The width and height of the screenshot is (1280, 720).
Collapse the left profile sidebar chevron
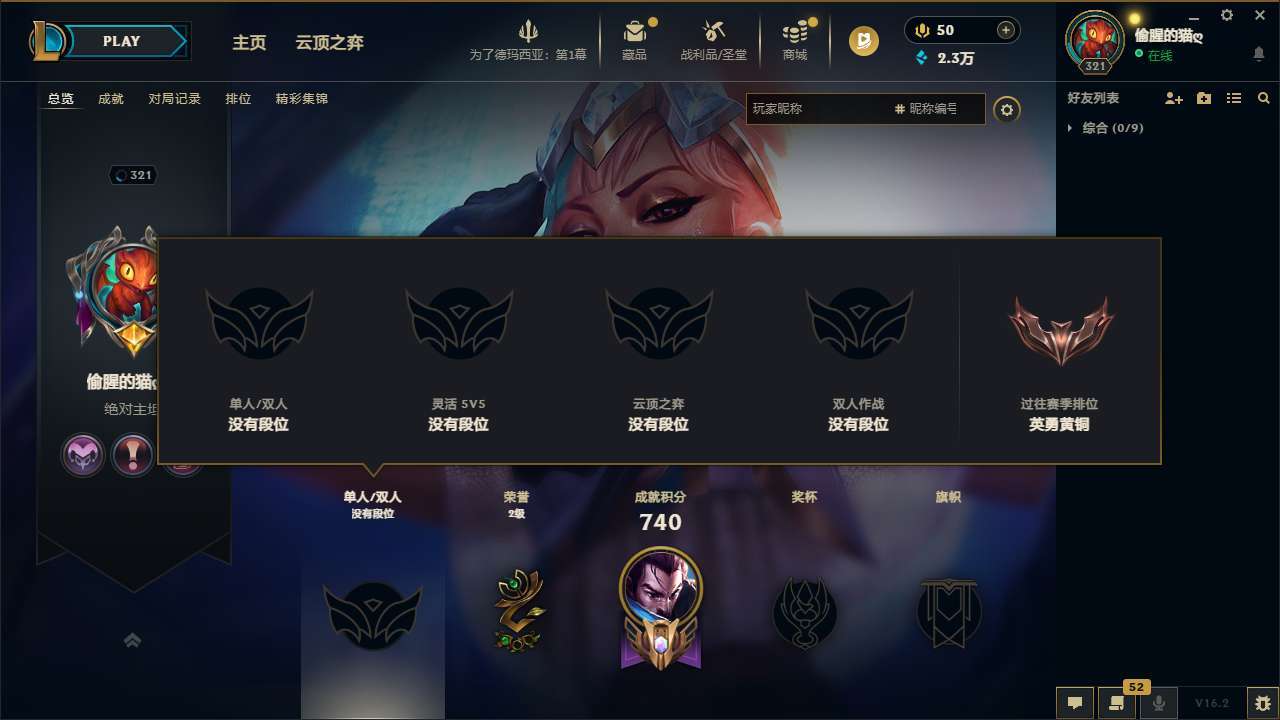pyautogui.click(x=132, y=640)
